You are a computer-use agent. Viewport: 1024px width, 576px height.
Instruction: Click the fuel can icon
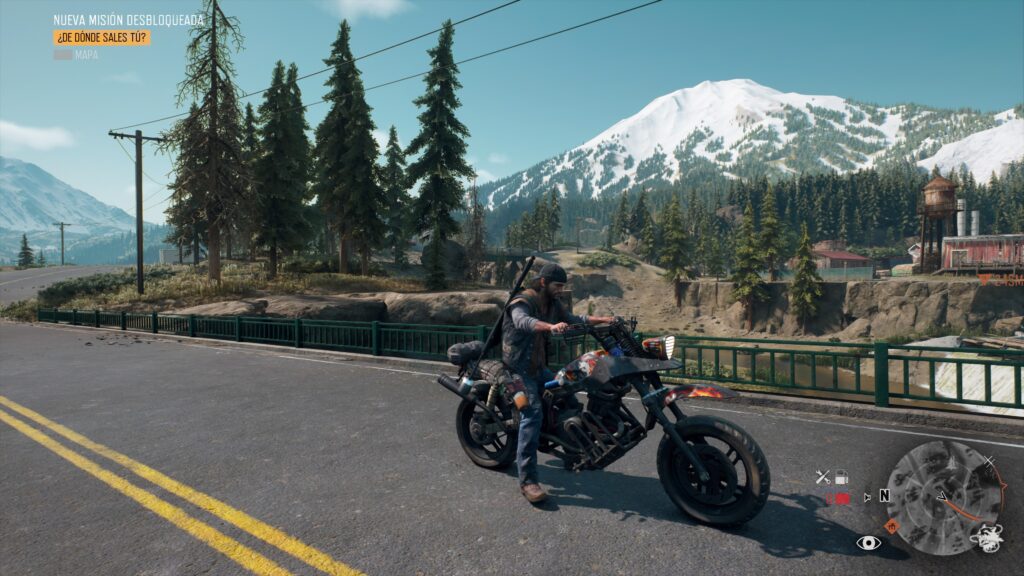[842, 477]
